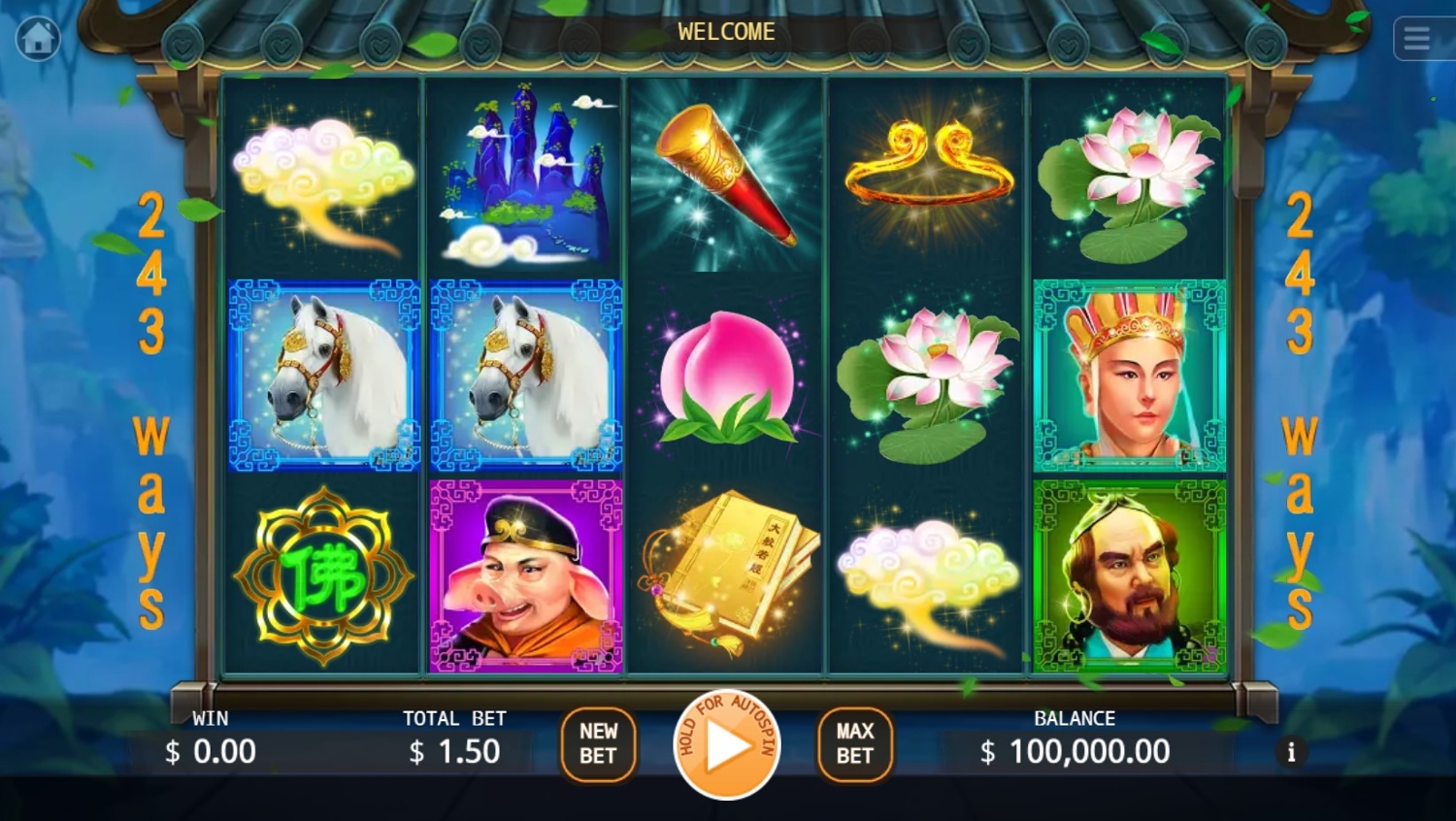Image resolution: width=1456 pixels, height=821 pixels.
Task: Select the Max Bet button
Action: (x=854, y=744)
